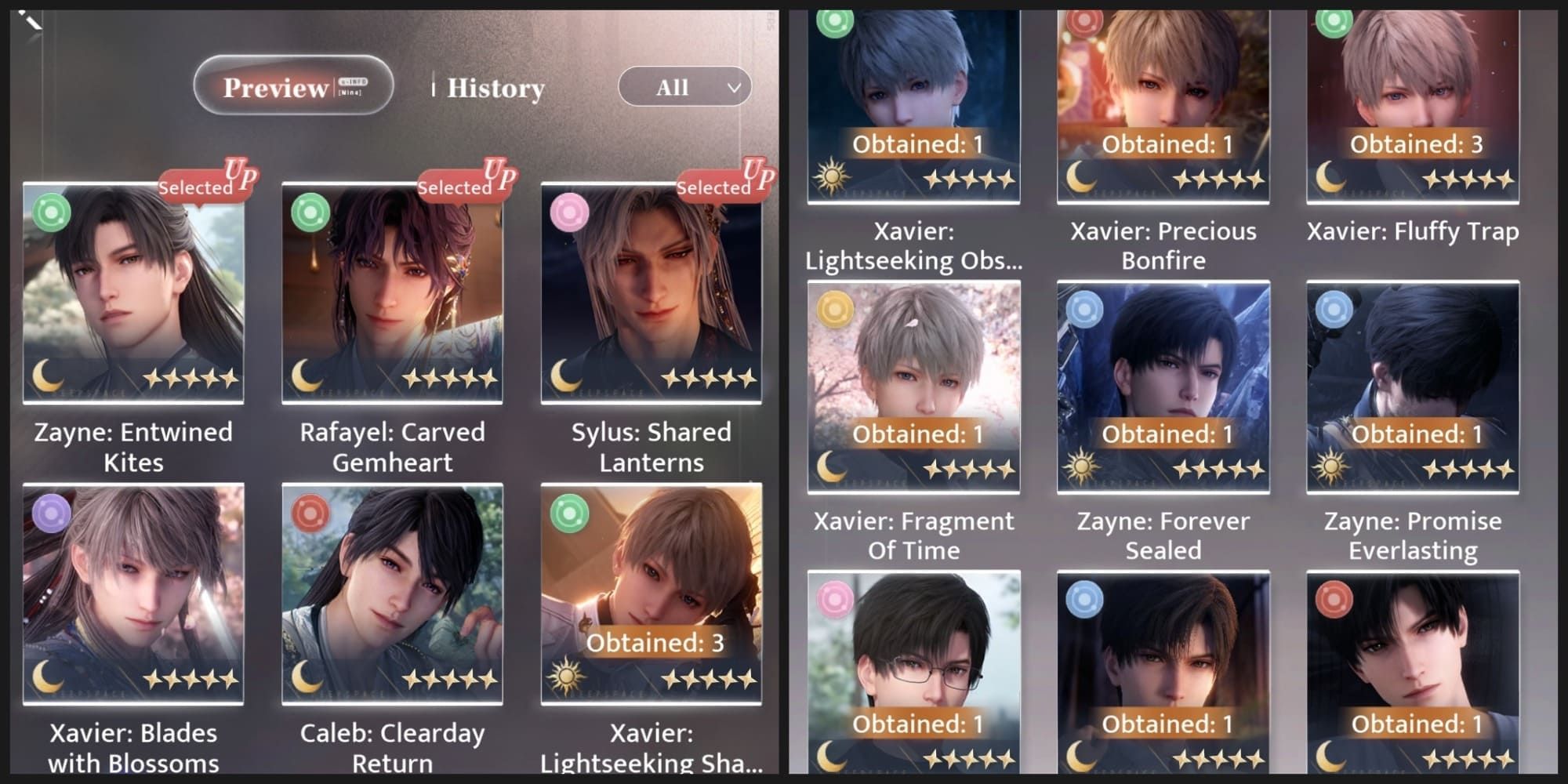Open the Zayne: Forever Sealed card
The height and width of the screenshot is (784, 1568).
1163,387
